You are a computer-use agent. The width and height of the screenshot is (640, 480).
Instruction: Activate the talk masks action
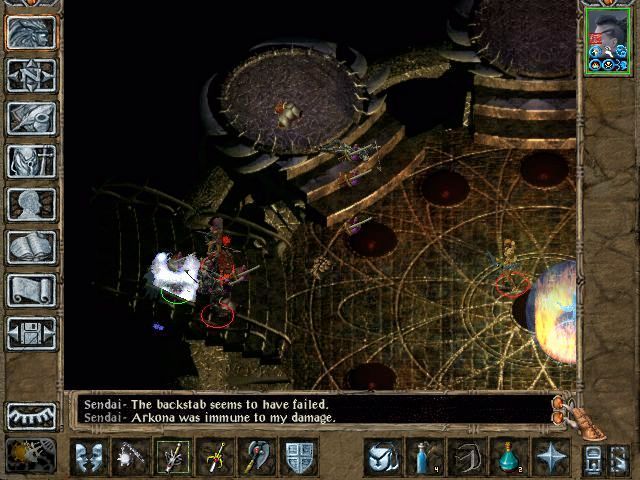(88, 456)
